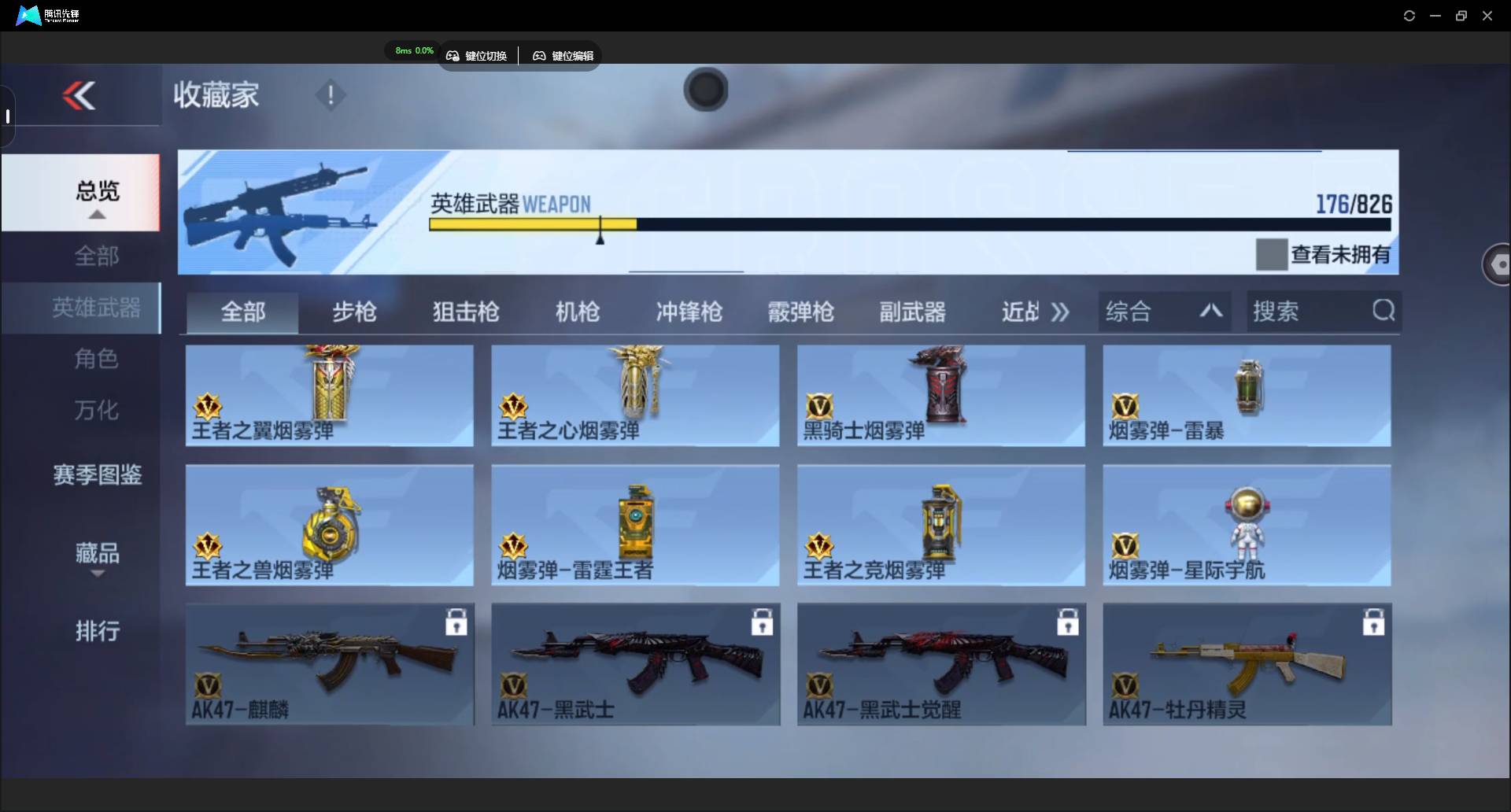The width and height of the screenshot is (1511, 812).
Task: Click the back arrow to exit 收藏家
Action: pyautogui.click(x=79, y=95)
